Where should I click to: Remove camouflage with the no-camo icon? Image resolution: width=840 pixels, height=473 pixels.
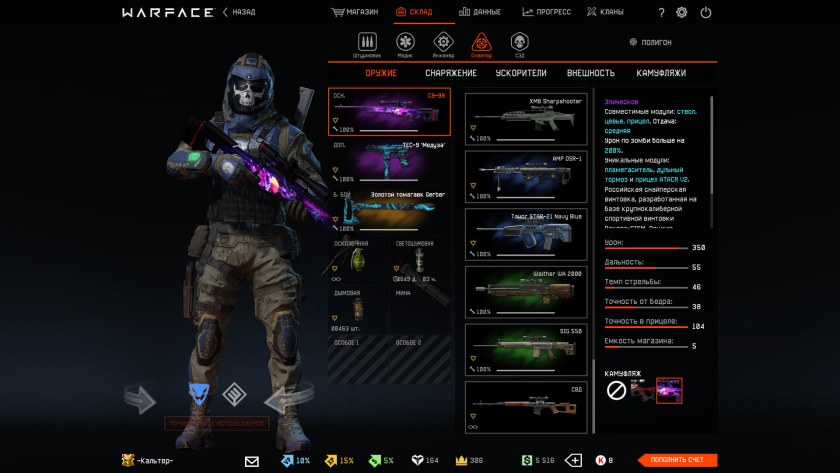pos(617,390)
